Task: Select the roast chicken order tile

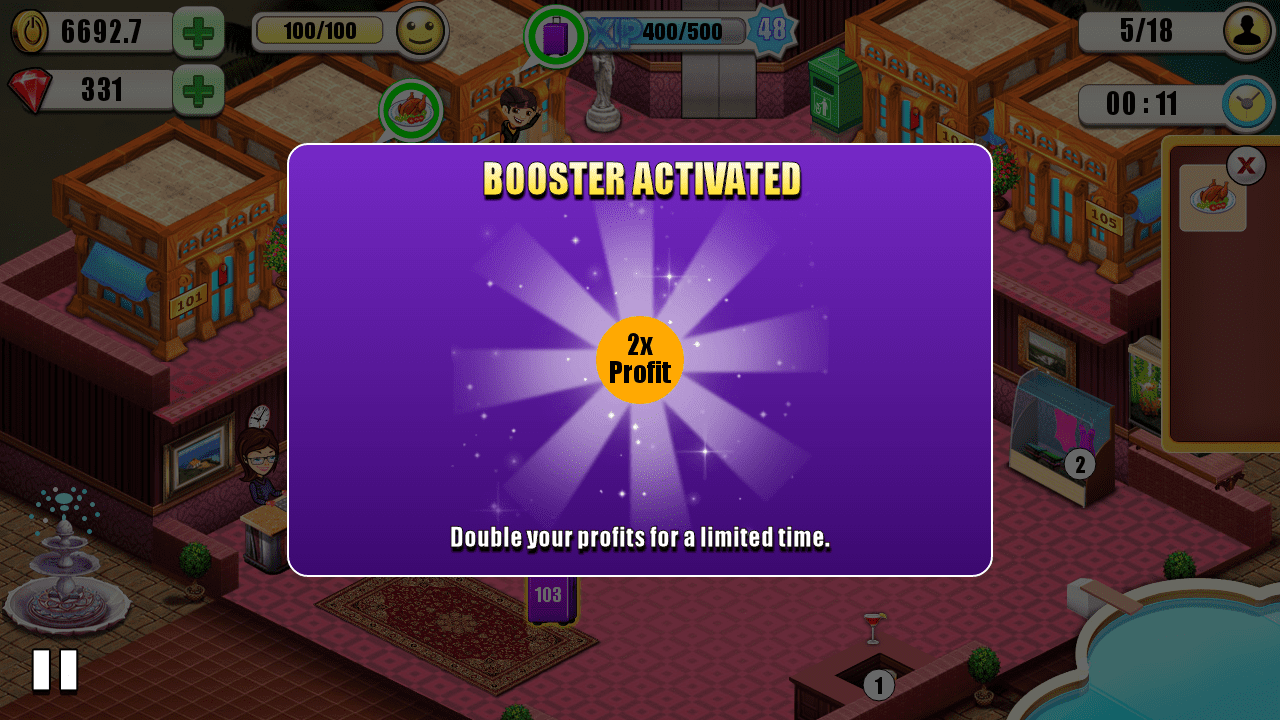Action: pyautogui.click(x=1212, y=198)
